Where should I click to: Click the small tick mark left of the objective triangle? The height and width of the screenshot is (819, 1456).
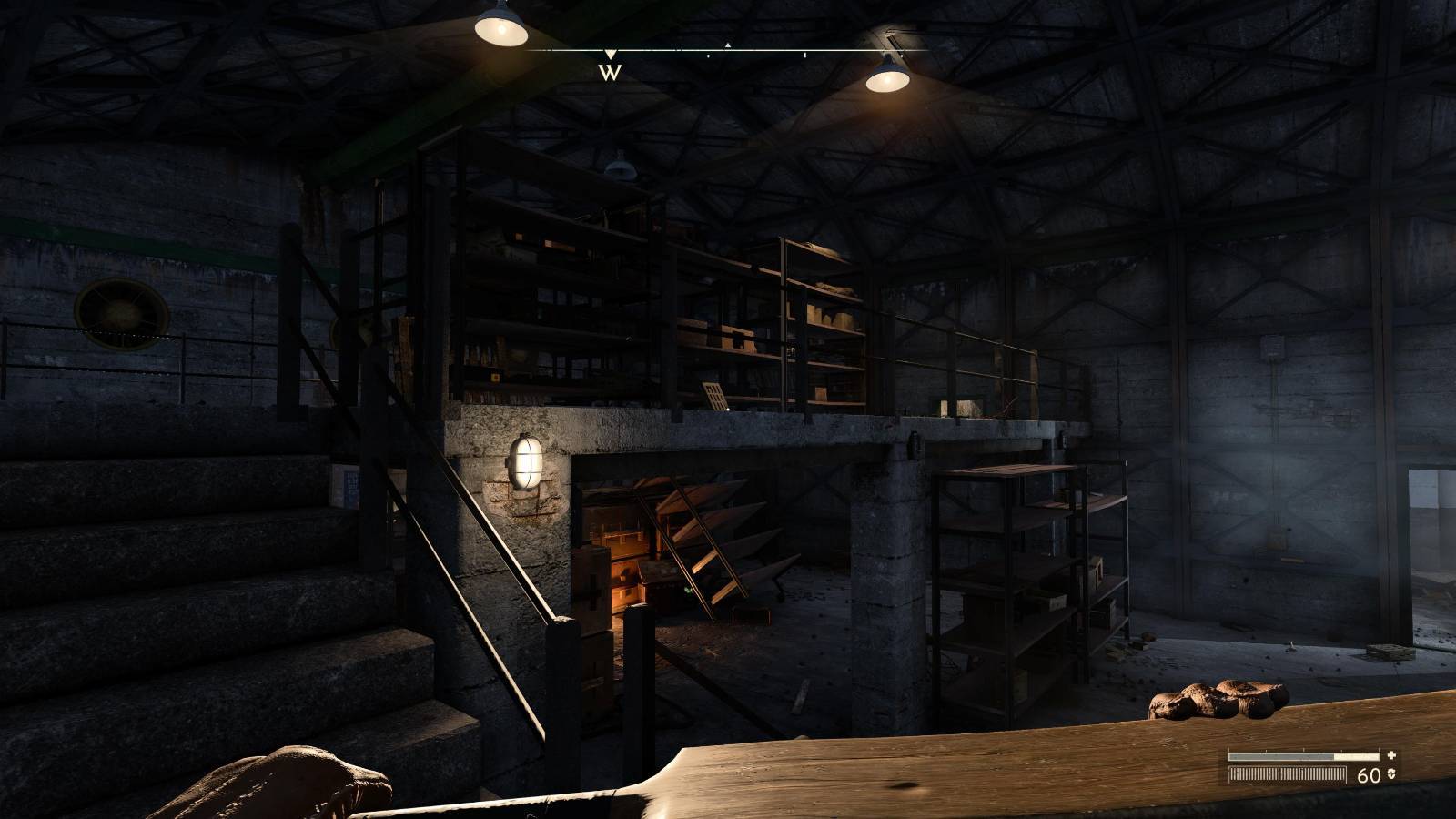pos(708,55)
